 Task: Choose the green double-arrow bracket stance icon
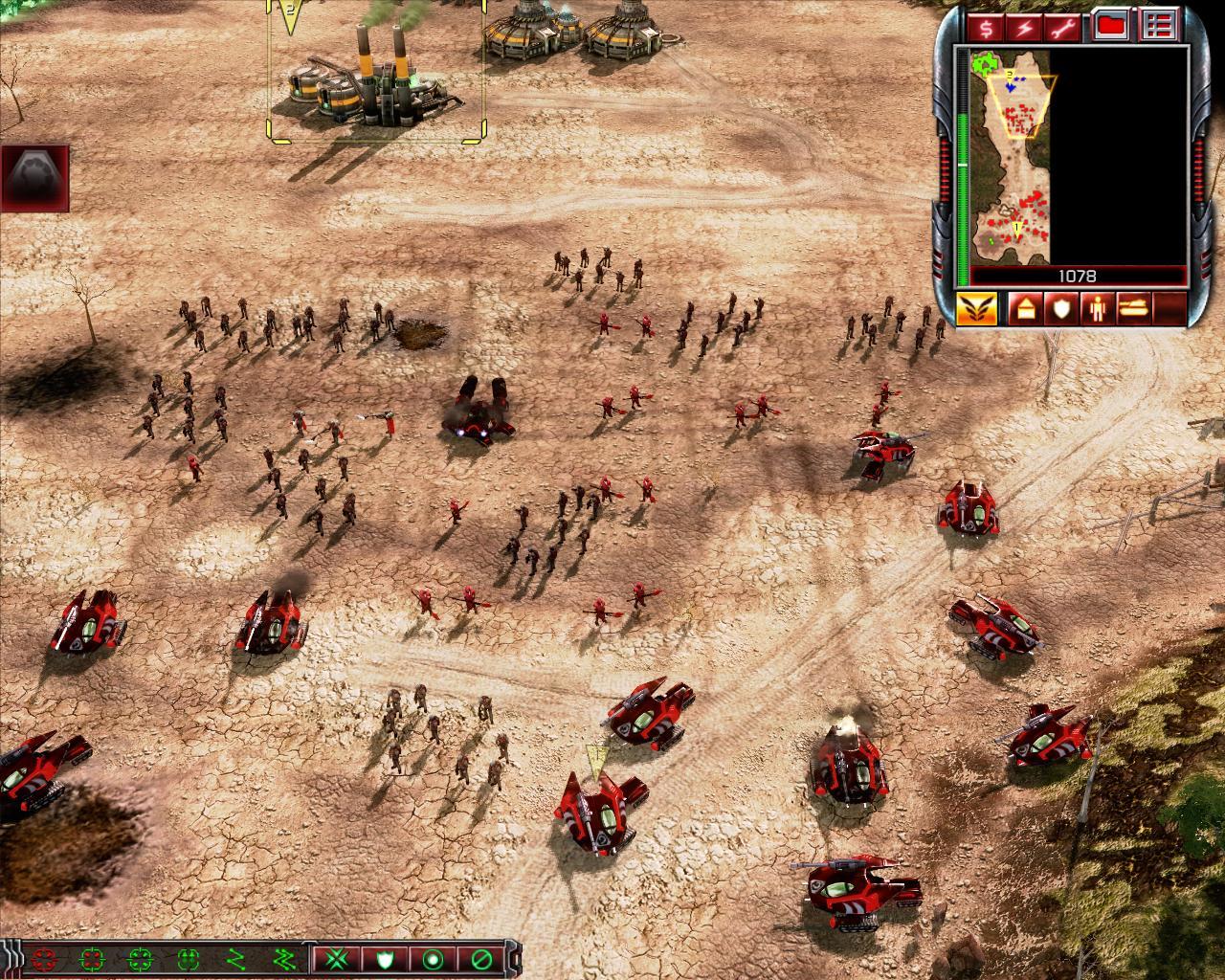click(x=187, y=958)
